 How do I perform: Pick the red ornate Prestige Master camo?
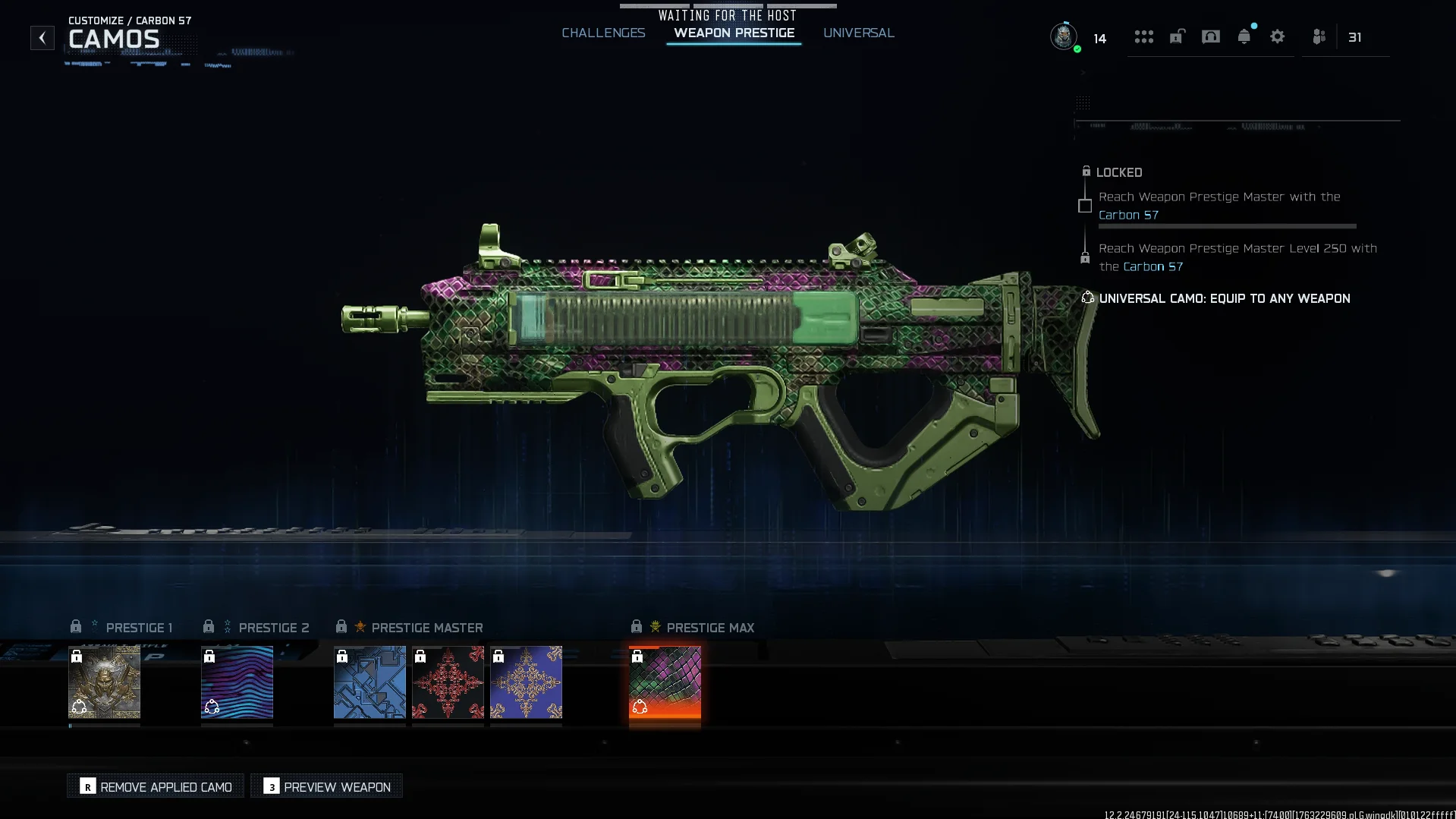(x=448, y=682)
